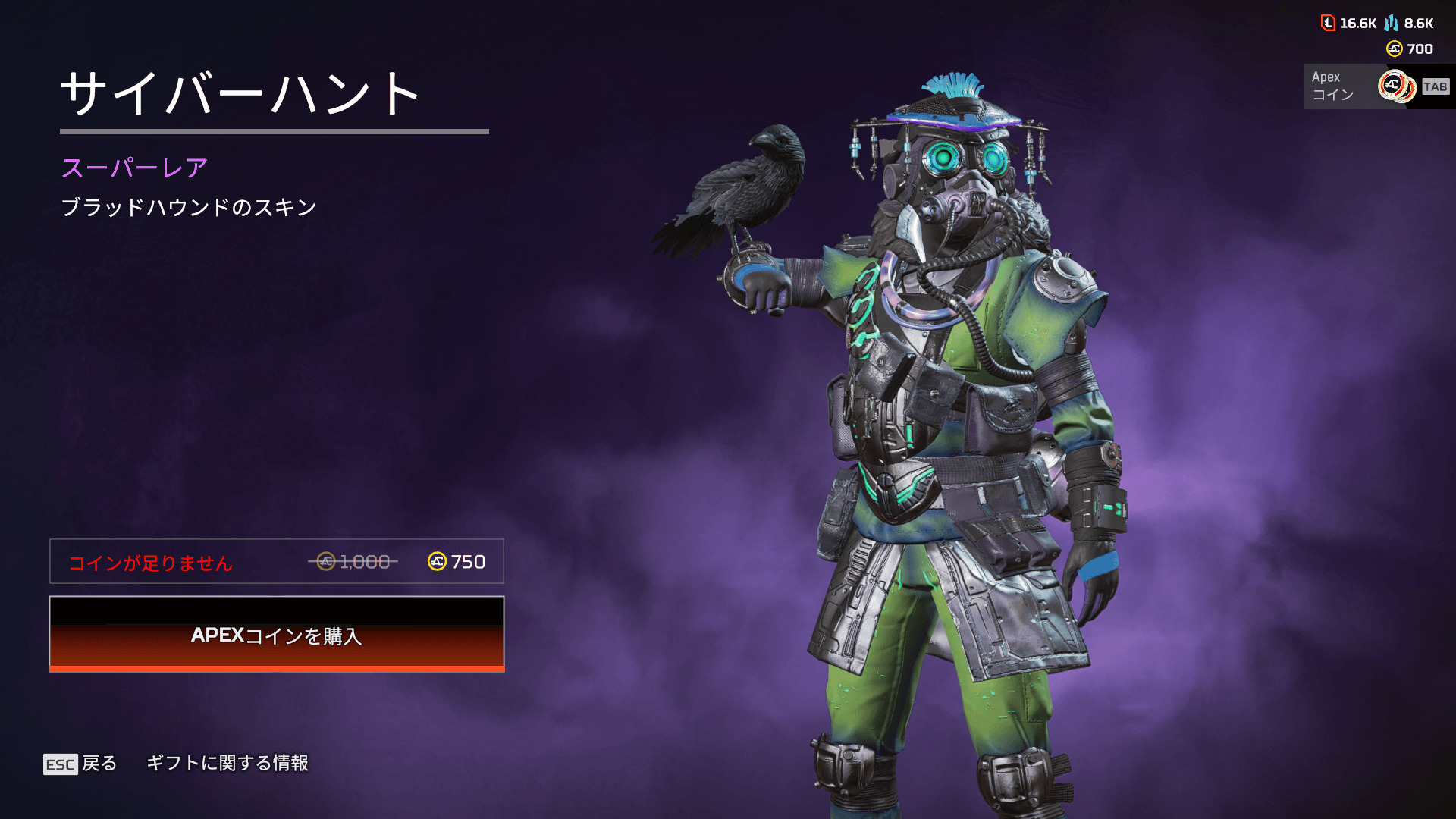Buy Apex Coins with the red button
Screen dimensions: 1456x819
click(x=277, y=634)
